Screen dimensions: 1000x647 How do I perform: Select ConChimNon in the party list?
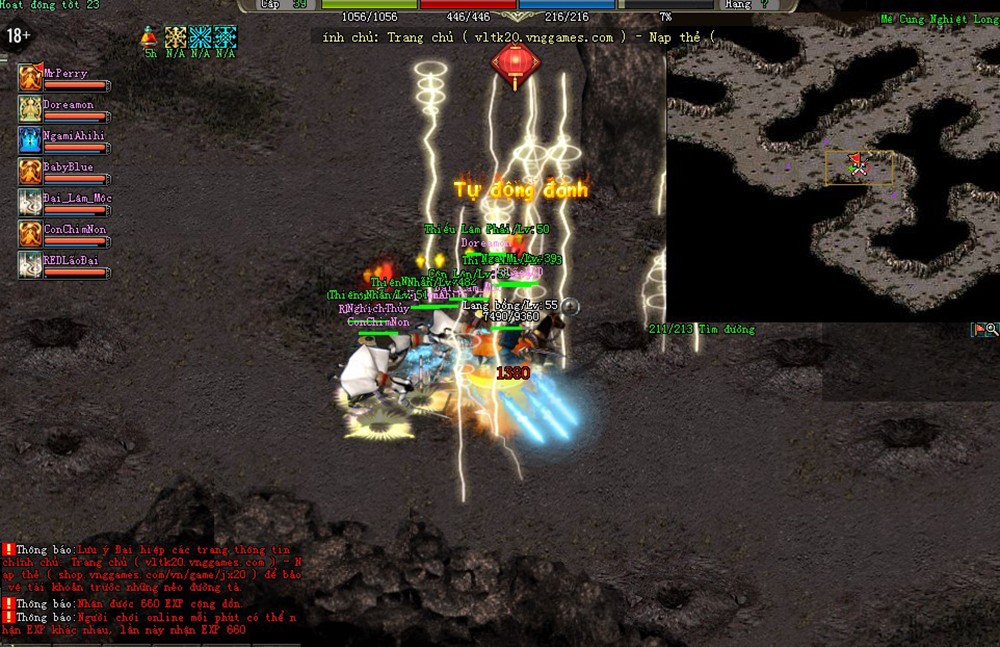[30, 234]
